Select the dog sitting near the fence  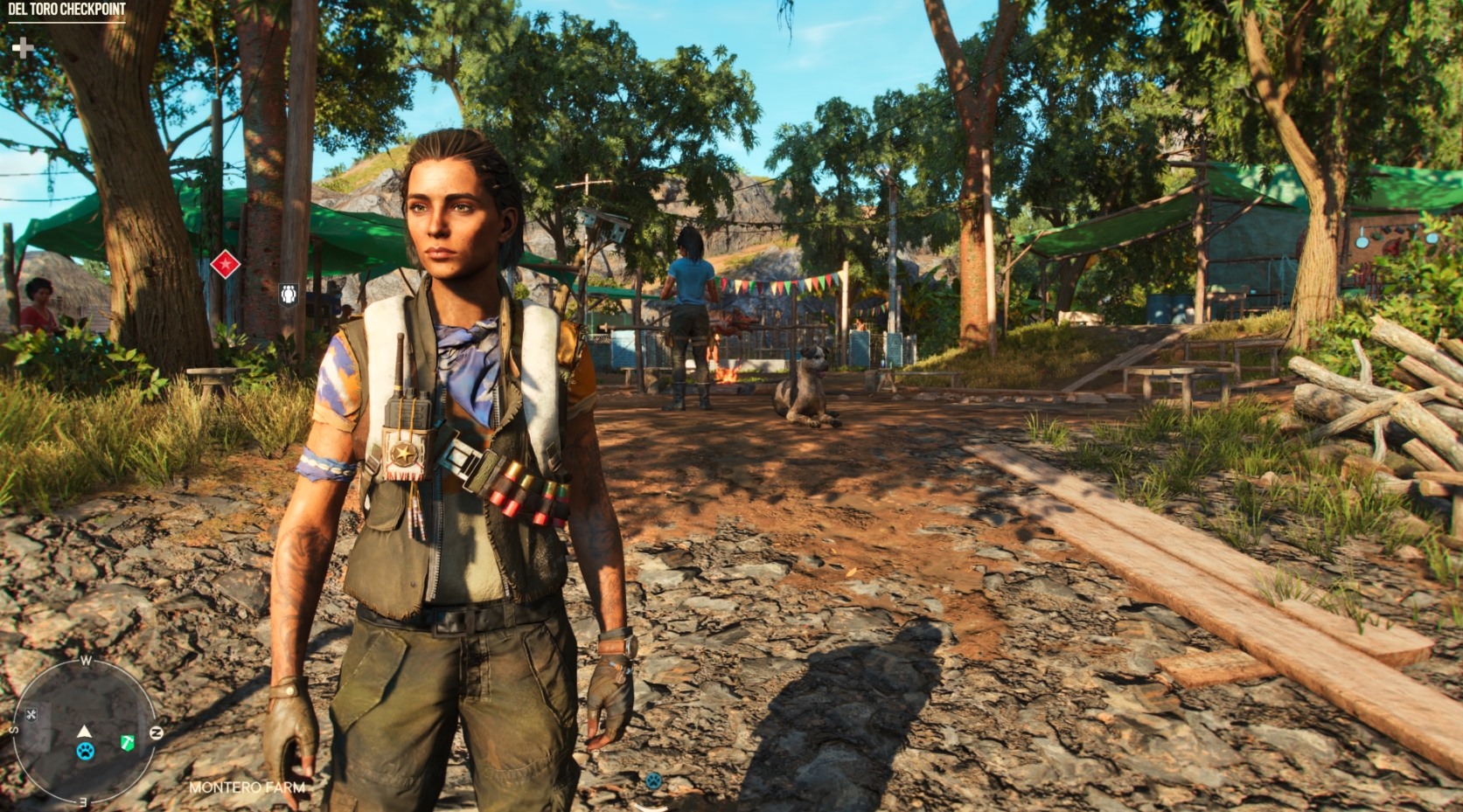[805, 385]
